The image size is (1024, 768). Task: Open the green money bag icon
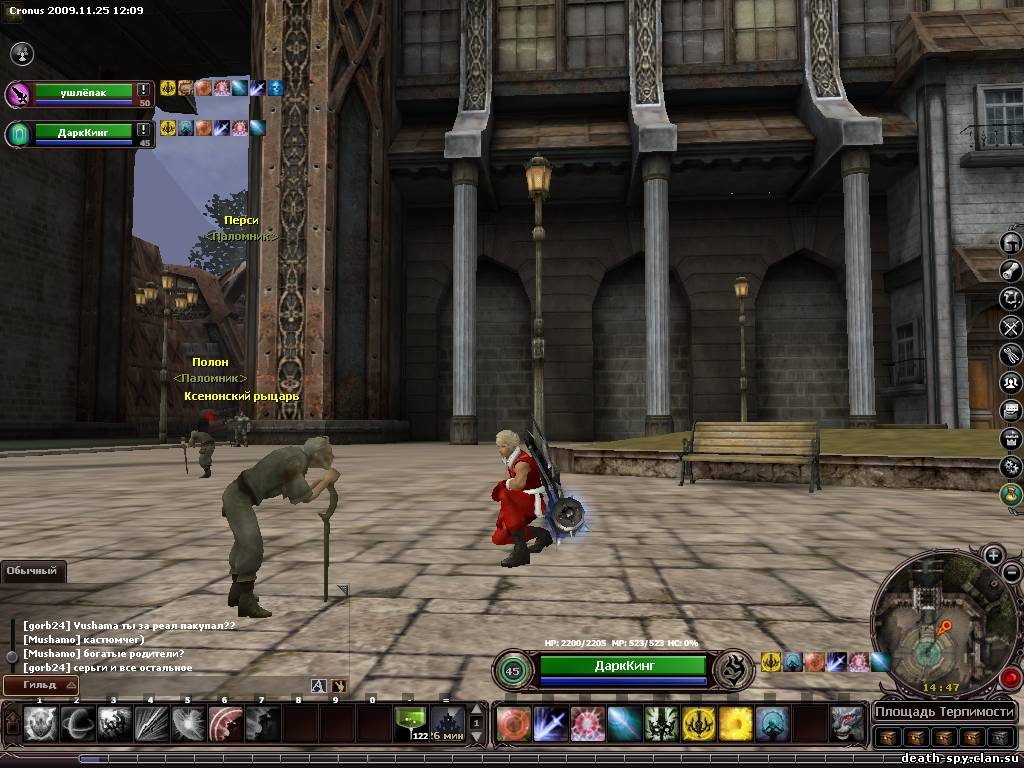pyautogui.click(x=1011, y=494)
